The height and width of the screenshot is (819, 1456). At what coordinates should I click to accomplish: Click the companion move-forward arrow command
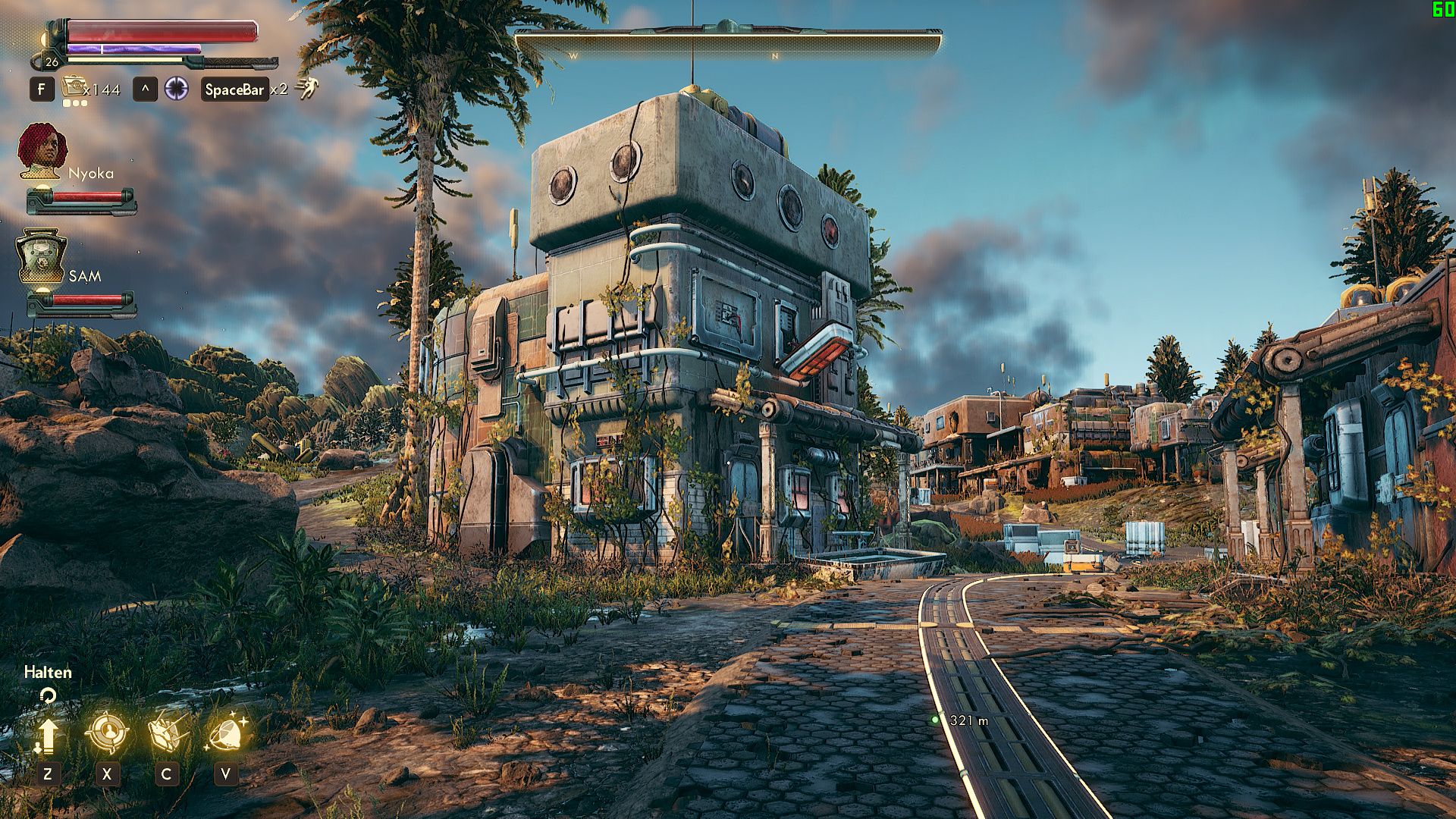click(47, 734)
